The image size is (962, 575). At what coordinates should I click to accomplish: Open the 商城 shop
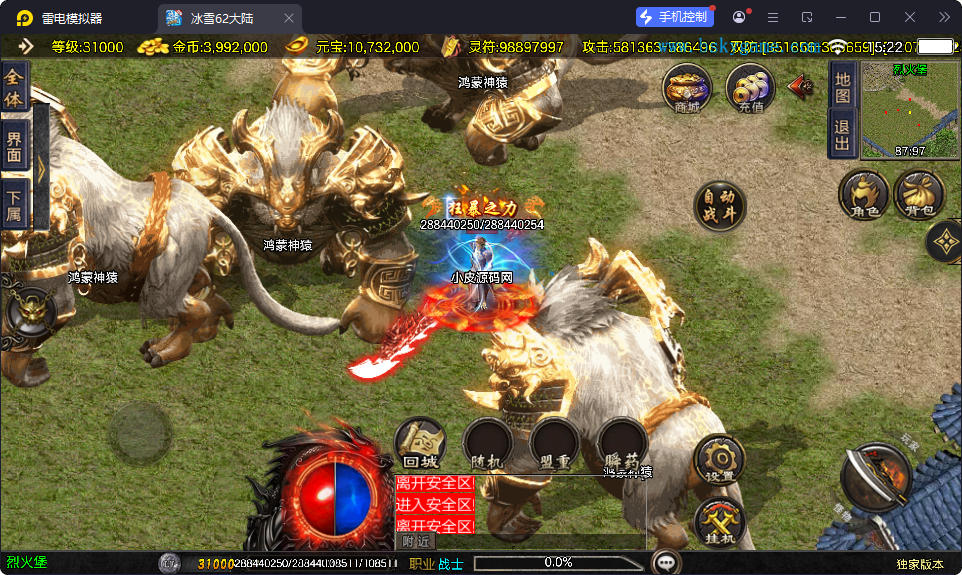point(687,89)
